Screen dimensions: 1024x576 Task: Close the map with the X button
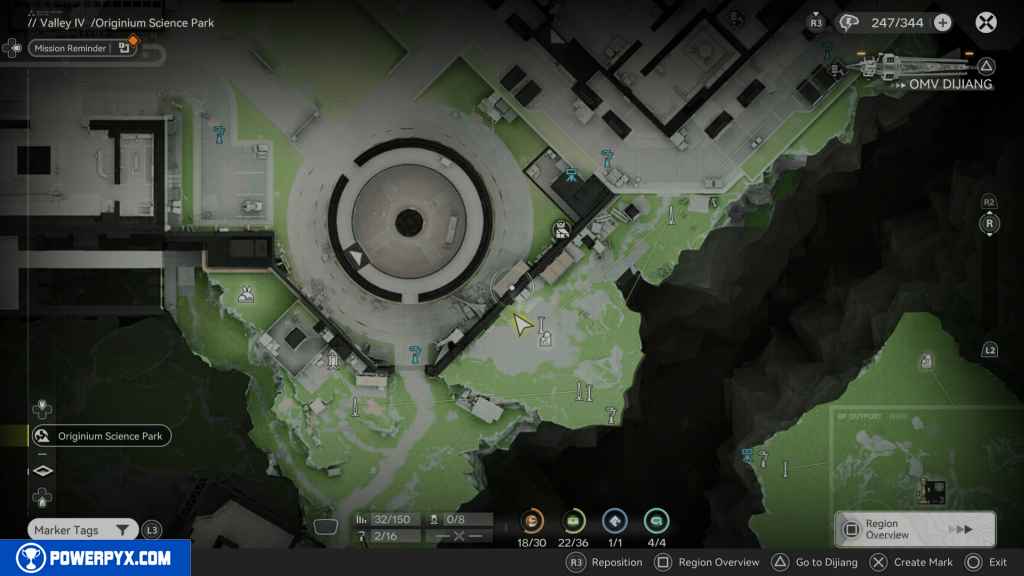pos(987,22)
